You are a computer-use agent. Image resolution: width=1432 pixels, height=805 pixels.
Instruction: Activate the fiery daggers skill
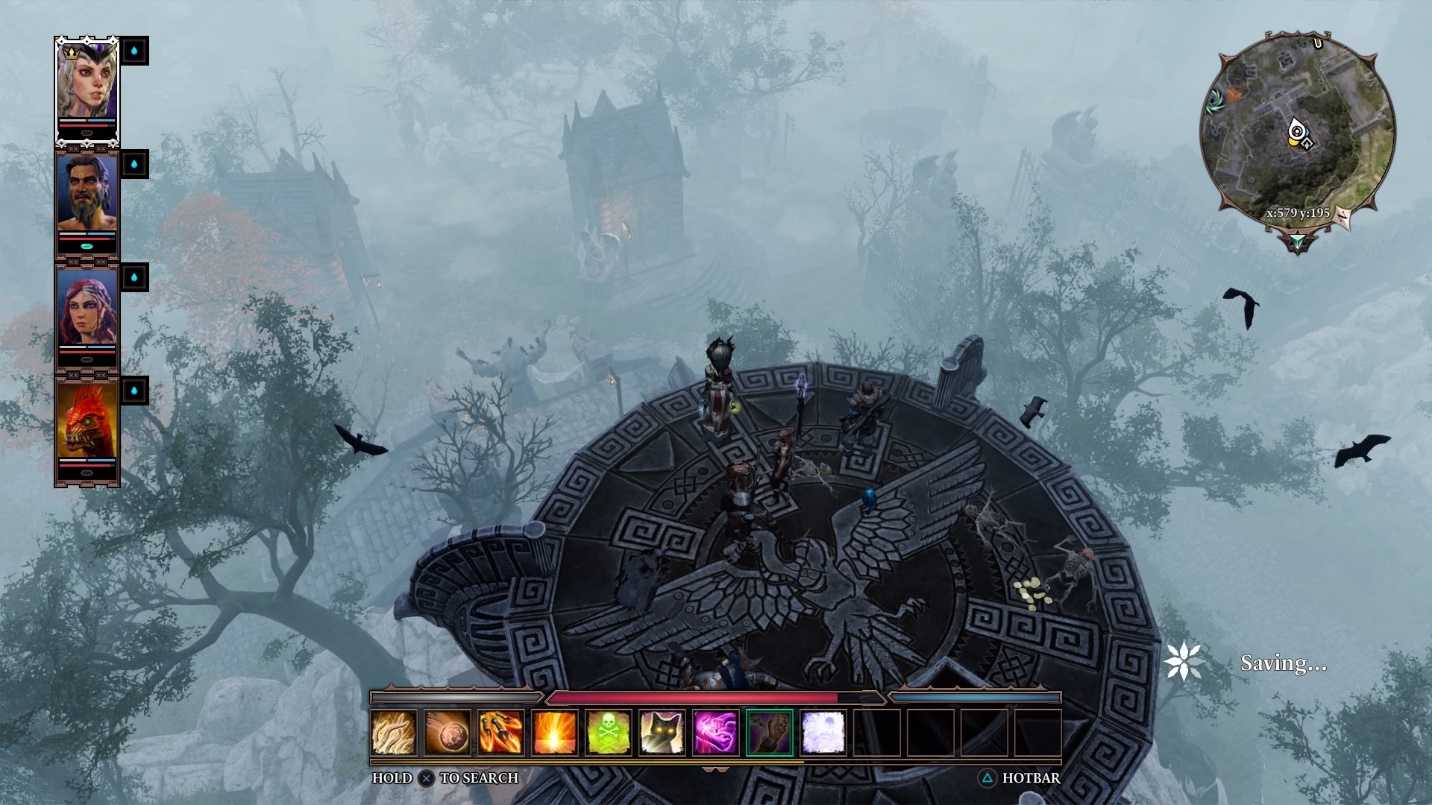[x=501, y=732]
